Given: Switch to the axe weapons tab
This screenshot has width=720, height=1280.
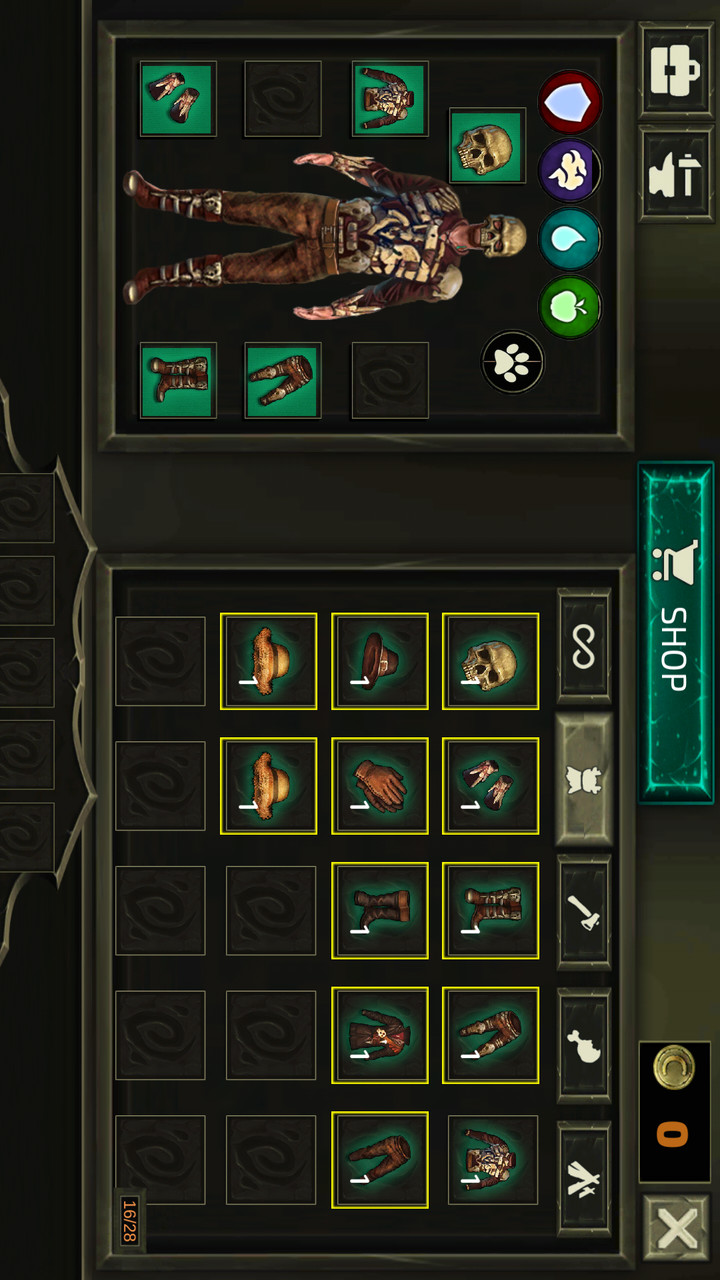Looking at the screenshot, I should [584, 912].
